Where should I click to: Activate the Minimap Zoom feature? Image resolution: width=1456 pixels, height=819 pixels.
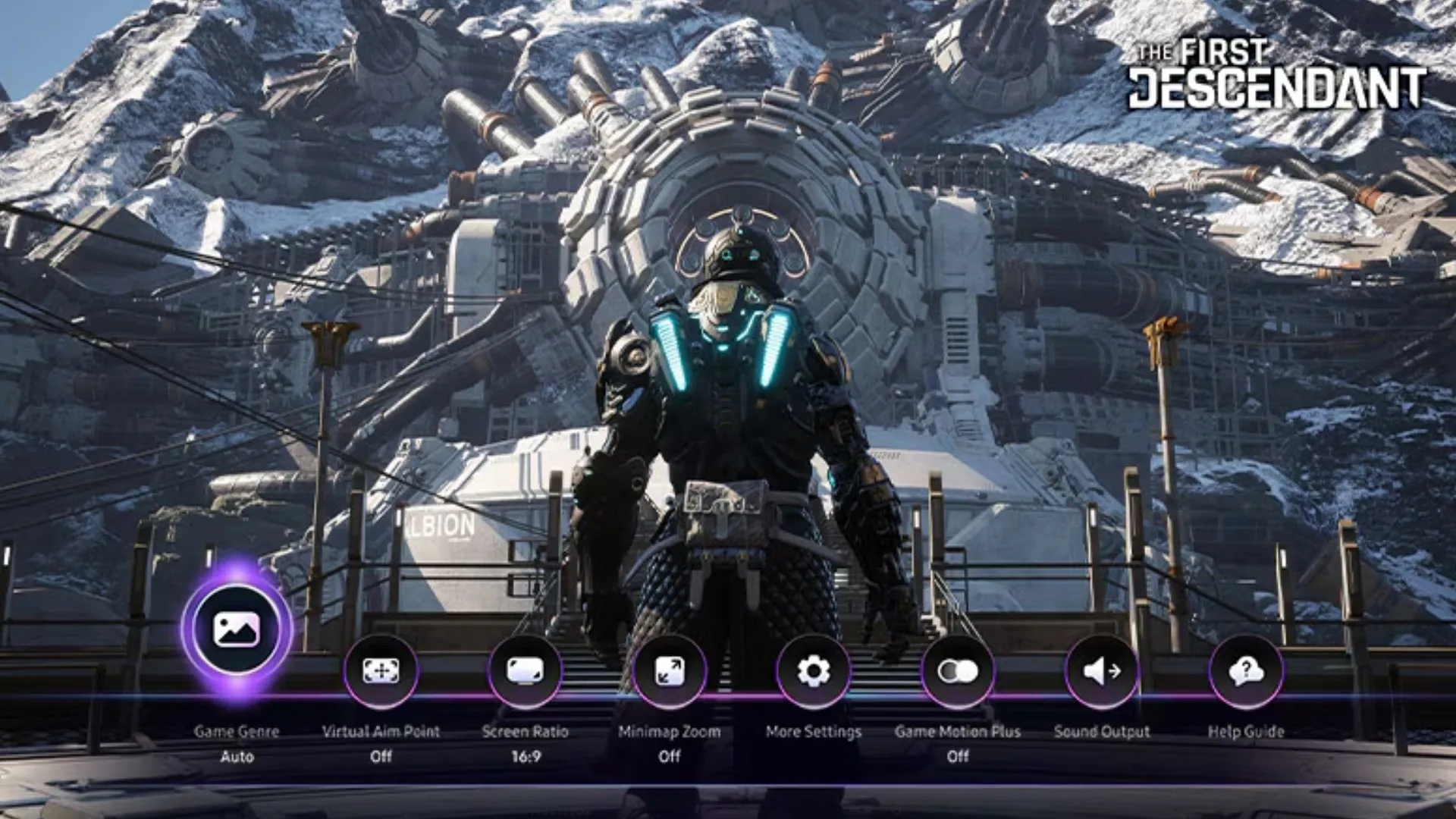click(670, 671)
